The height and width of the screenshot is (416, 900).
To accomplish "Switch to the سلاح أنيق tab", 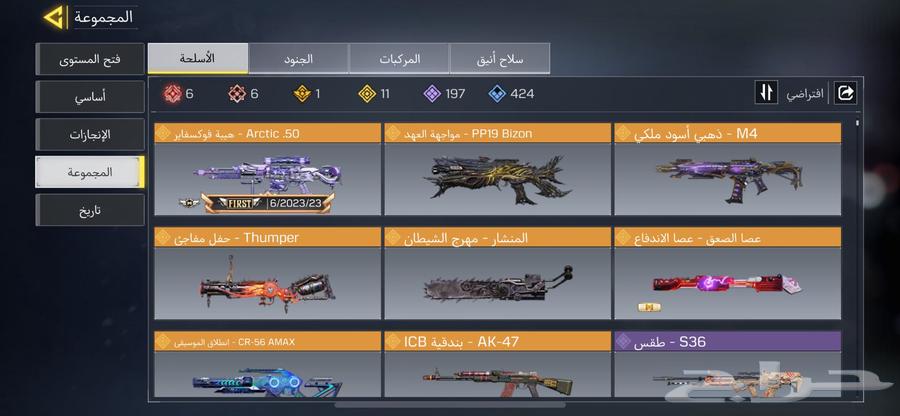I will click(500, 58).
